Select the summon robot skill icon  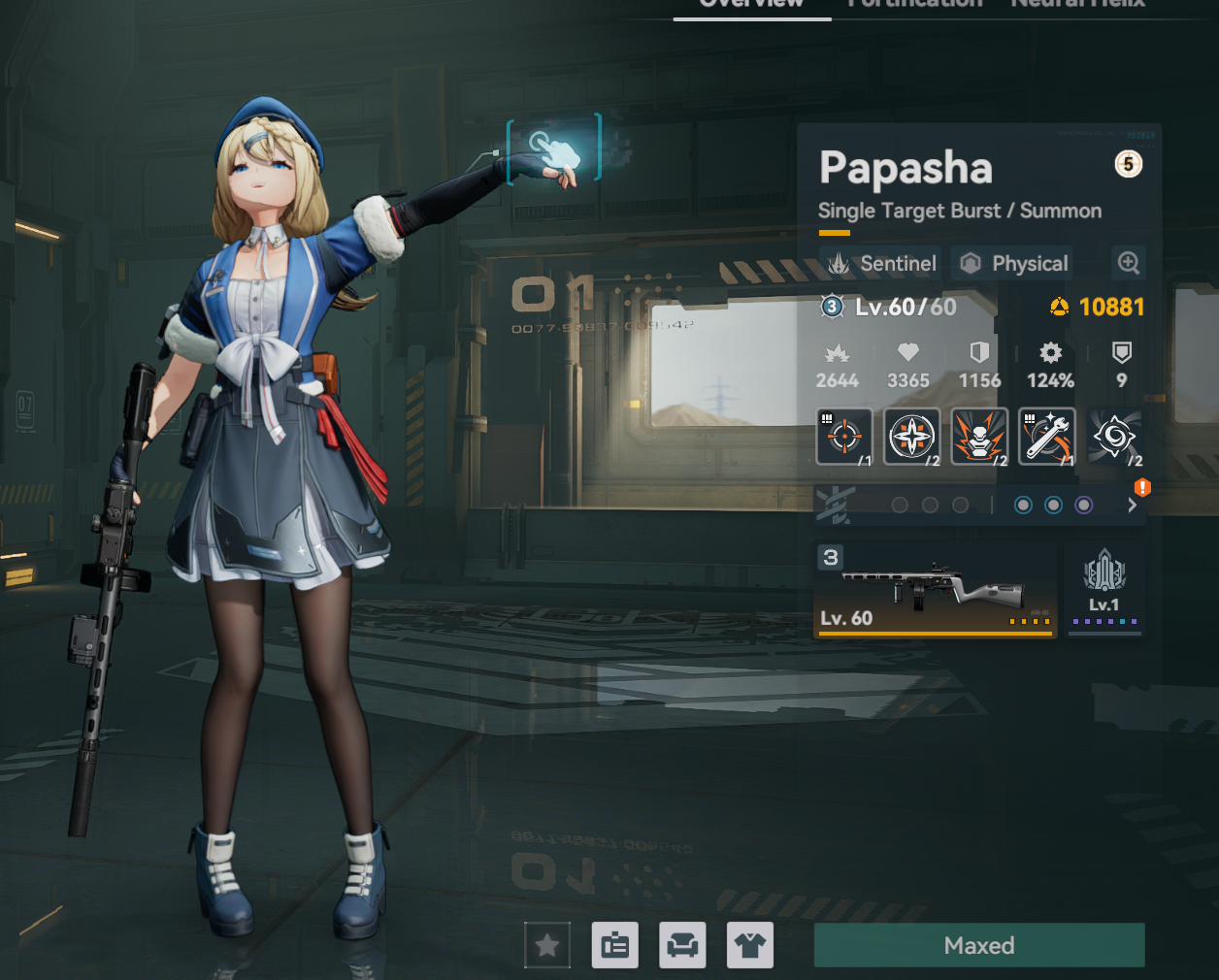tap(979, 437)
